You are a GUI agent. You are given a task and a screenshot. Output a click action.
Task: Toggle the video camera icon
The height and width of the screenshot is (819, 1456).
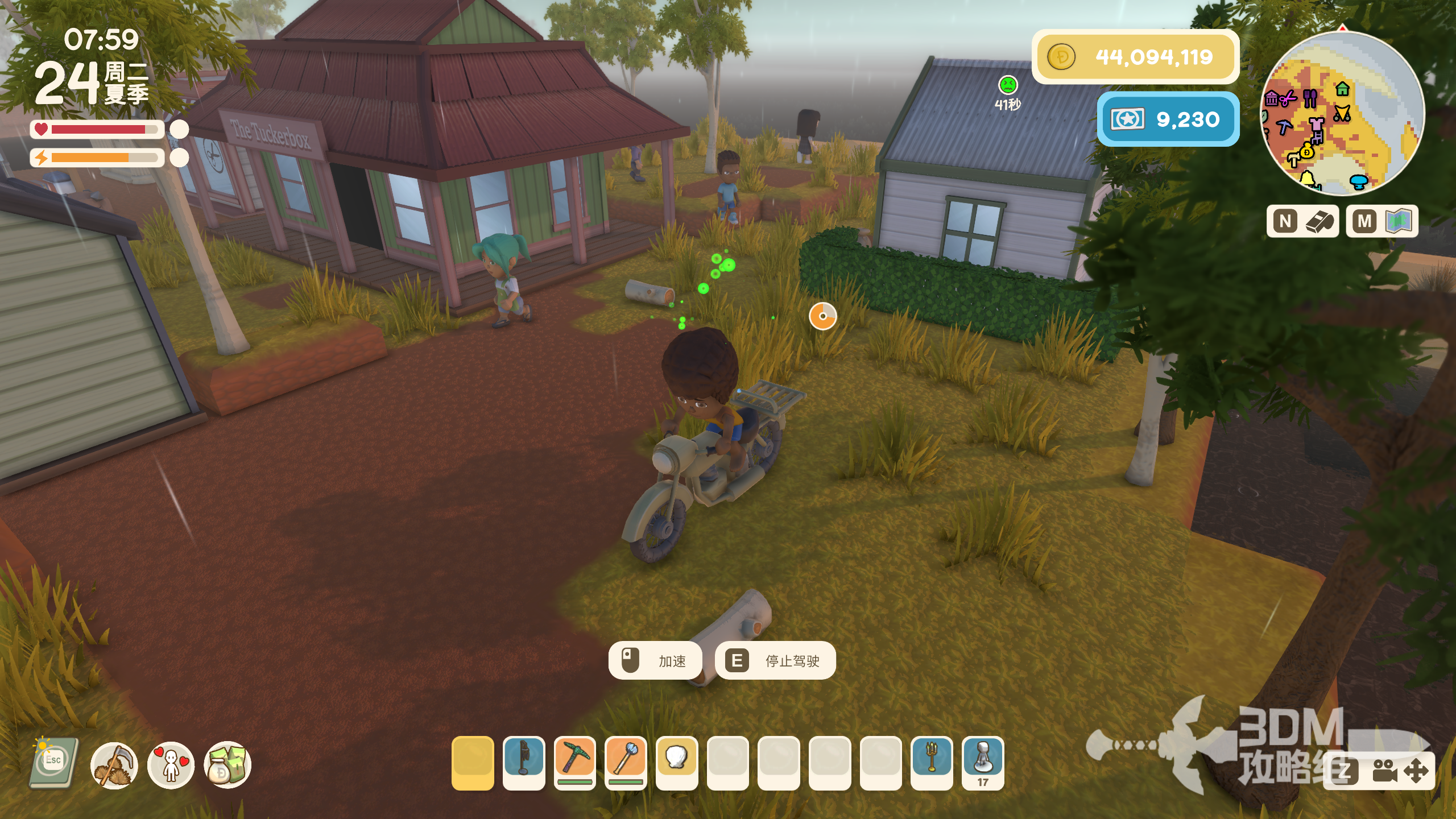pos(1384,771)
